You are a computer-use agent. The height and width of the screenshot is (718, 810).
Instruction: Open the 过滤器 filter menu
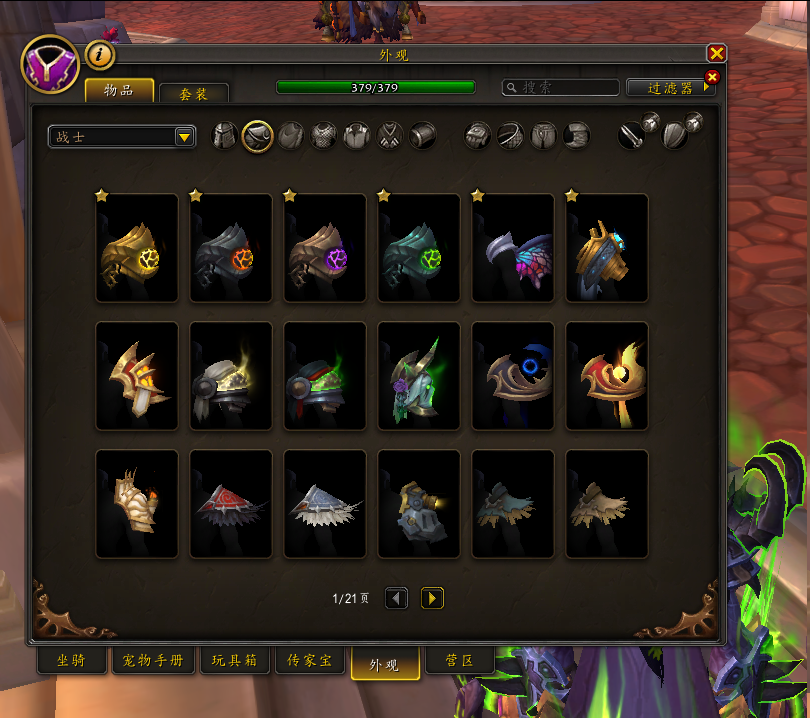pos(671,88)
